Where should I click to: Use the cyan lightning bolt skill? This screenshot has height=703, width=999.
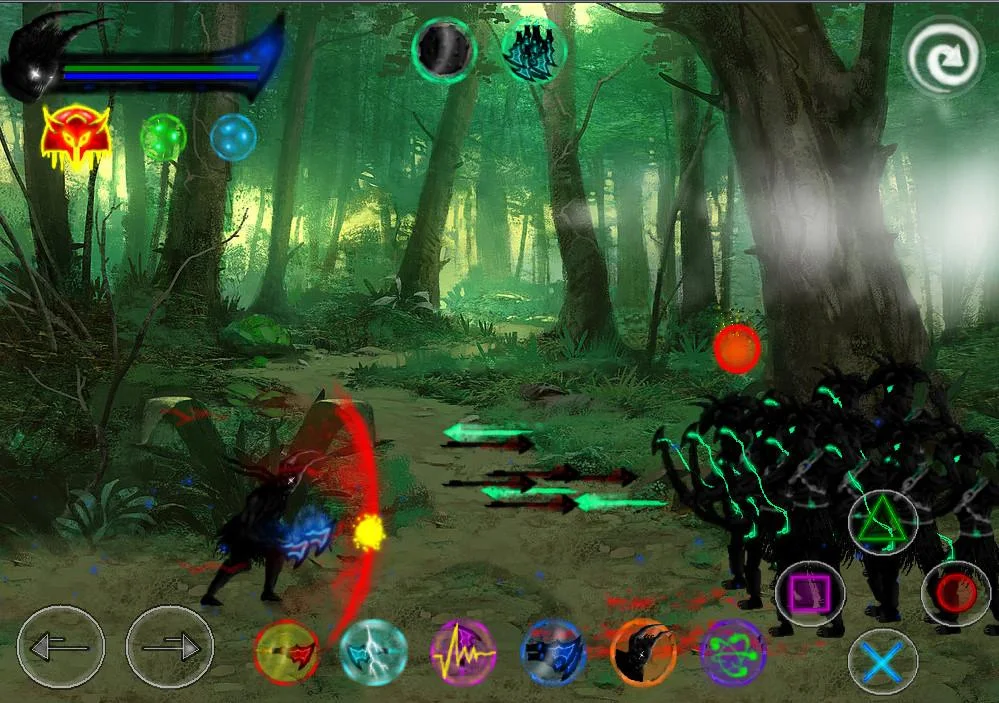(373, 652)
